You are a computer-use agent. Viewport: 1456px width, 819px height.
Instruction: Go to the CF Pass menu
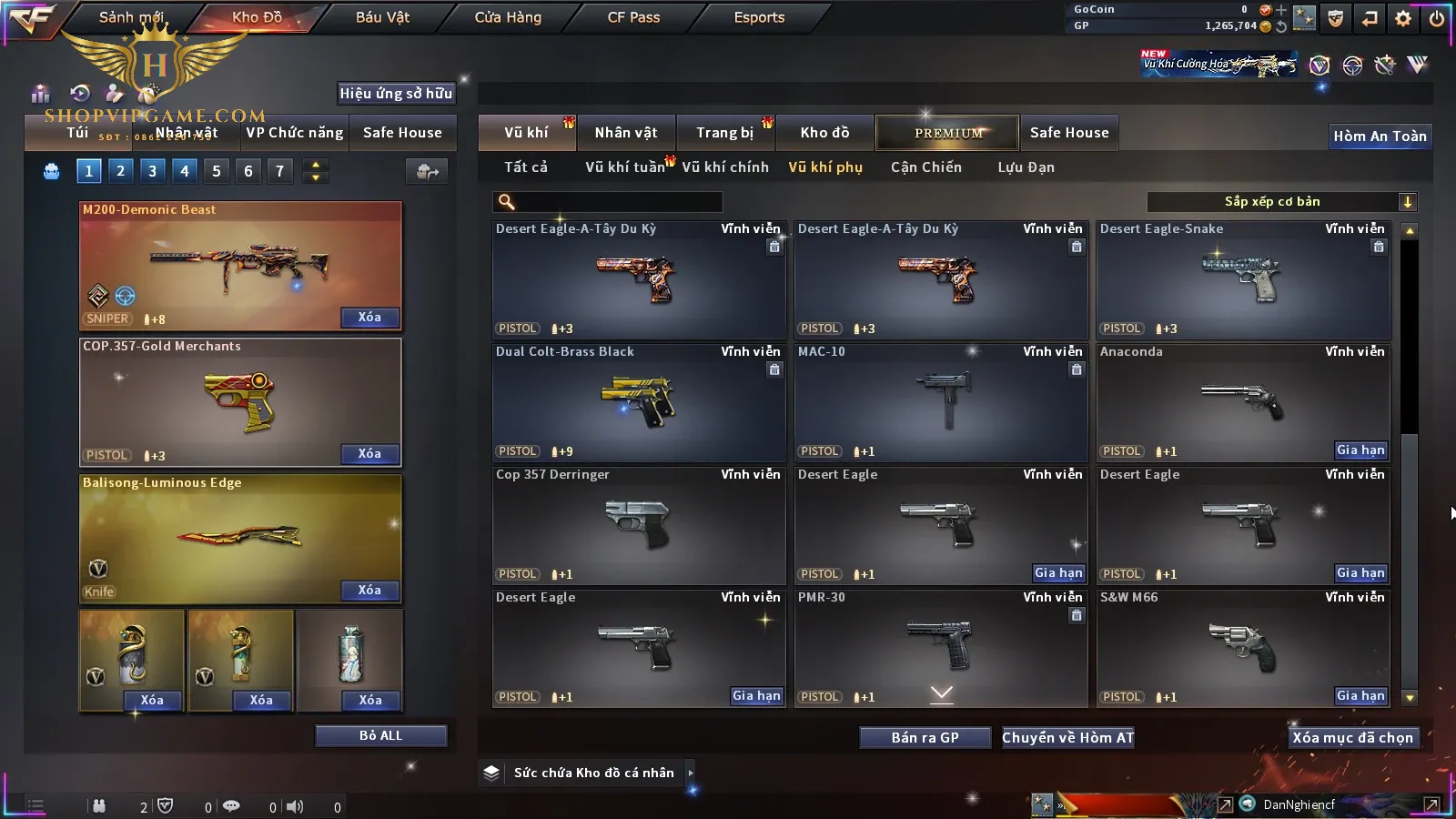(x=633, y=17)
